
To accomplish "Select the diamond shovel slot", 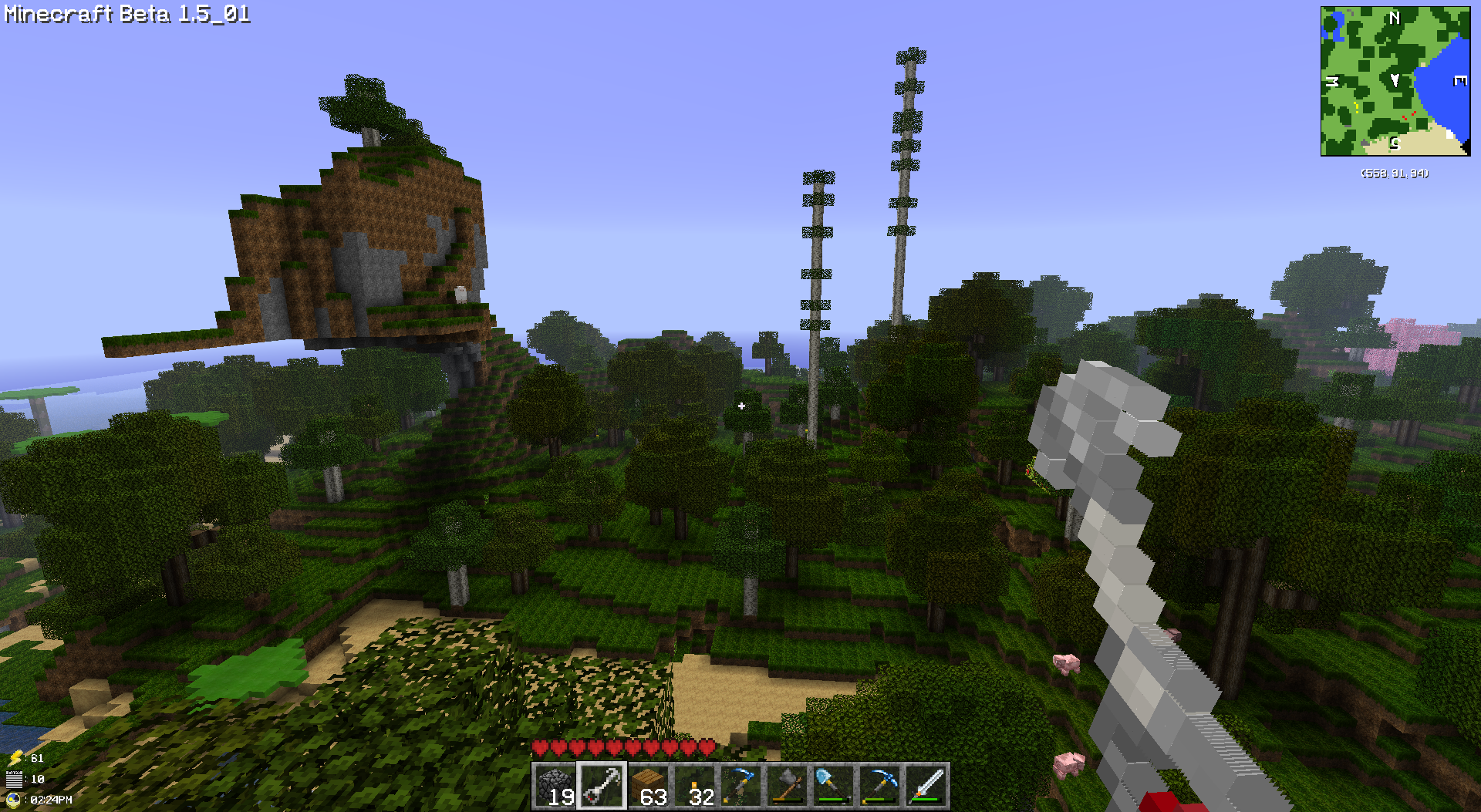I will (x=834, y=786).
